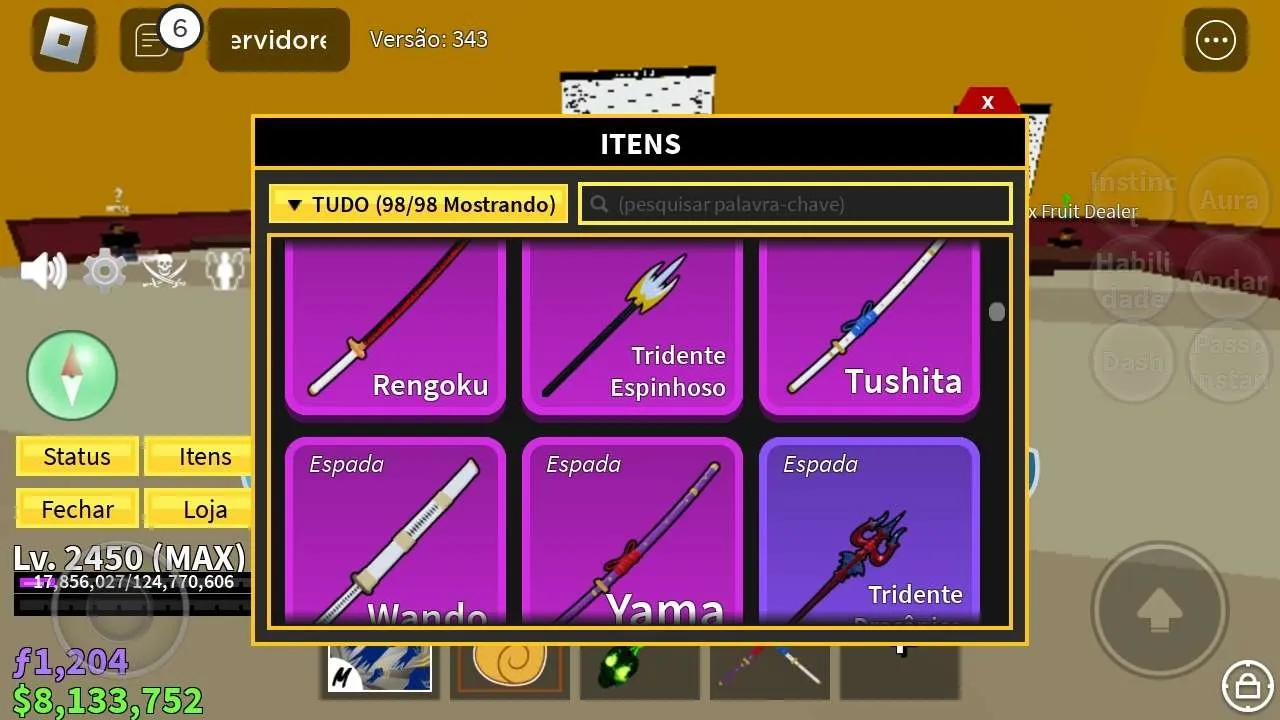The image size is (1280, 720).
Task: Open the Status panel
Action: [77, 457]
